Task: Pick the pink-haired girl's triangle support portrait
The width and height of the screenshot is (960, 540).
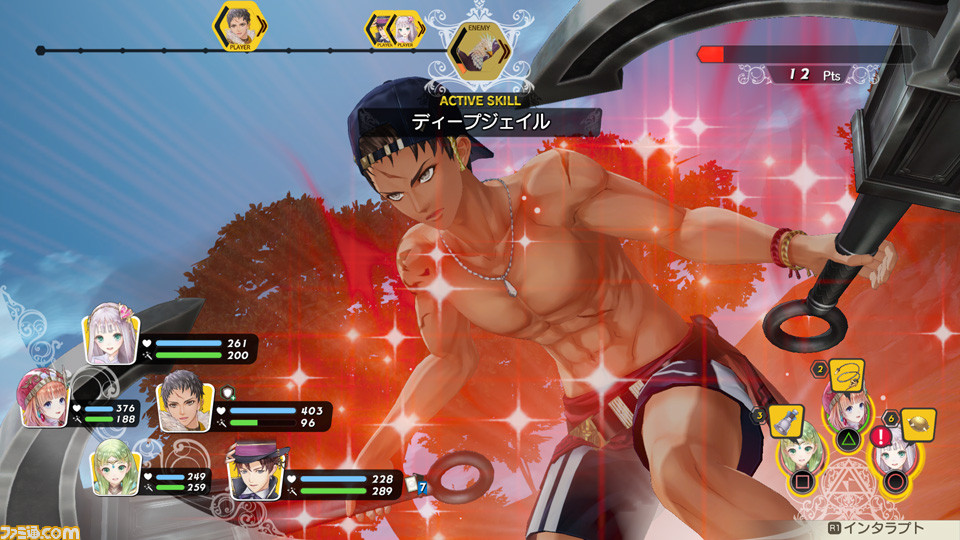Action: 844,410
